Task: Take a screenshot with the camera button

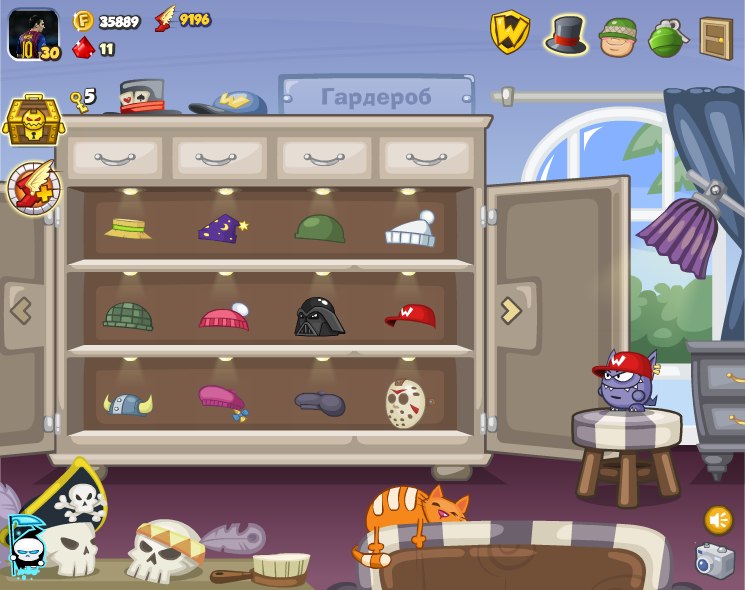Action: pyautogui.click(x=715, y=561)
